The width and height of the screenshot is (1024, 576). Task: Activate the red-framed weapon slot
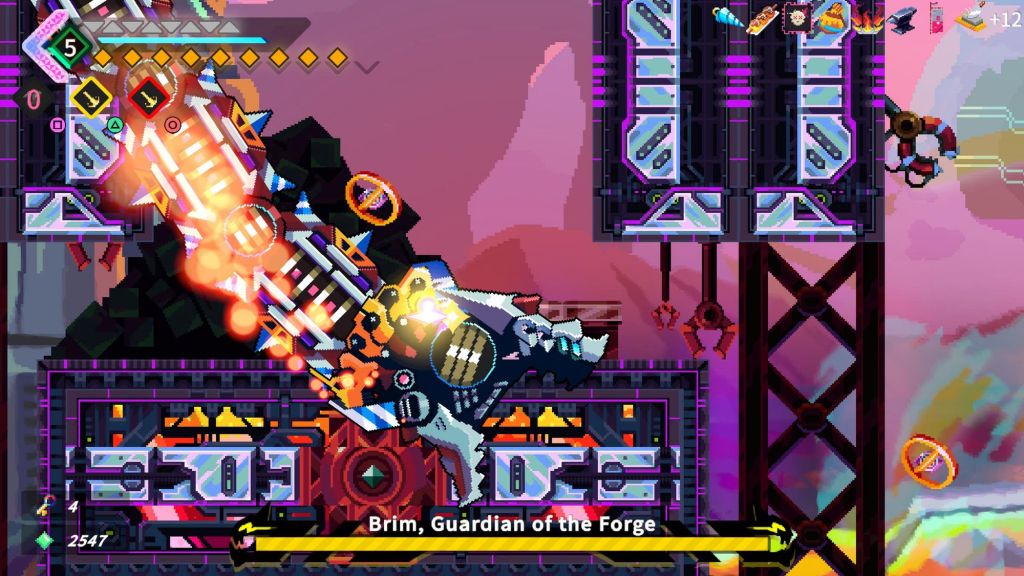click(x=150, y=97)
